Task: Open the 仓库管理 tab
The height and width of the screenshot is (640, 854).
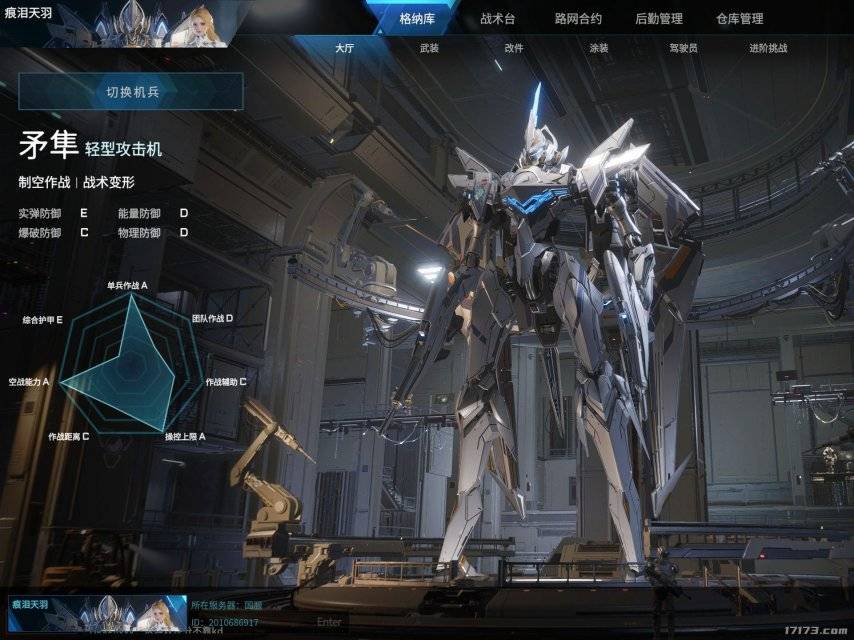Action: click(x=739, y=18)
